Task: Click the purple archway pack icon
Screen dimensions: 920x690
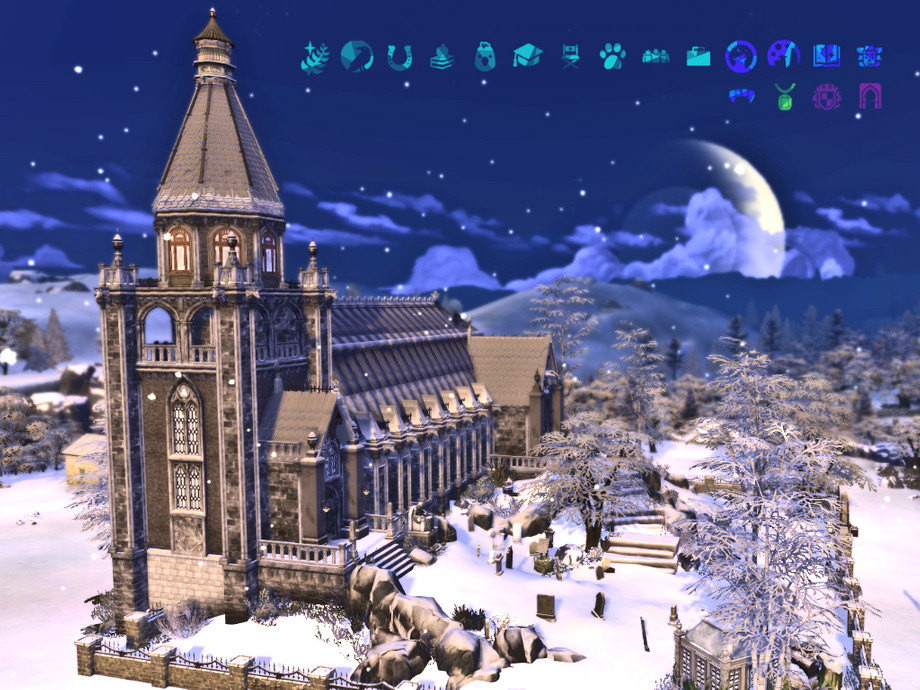Action: click(x=869, y=97)
